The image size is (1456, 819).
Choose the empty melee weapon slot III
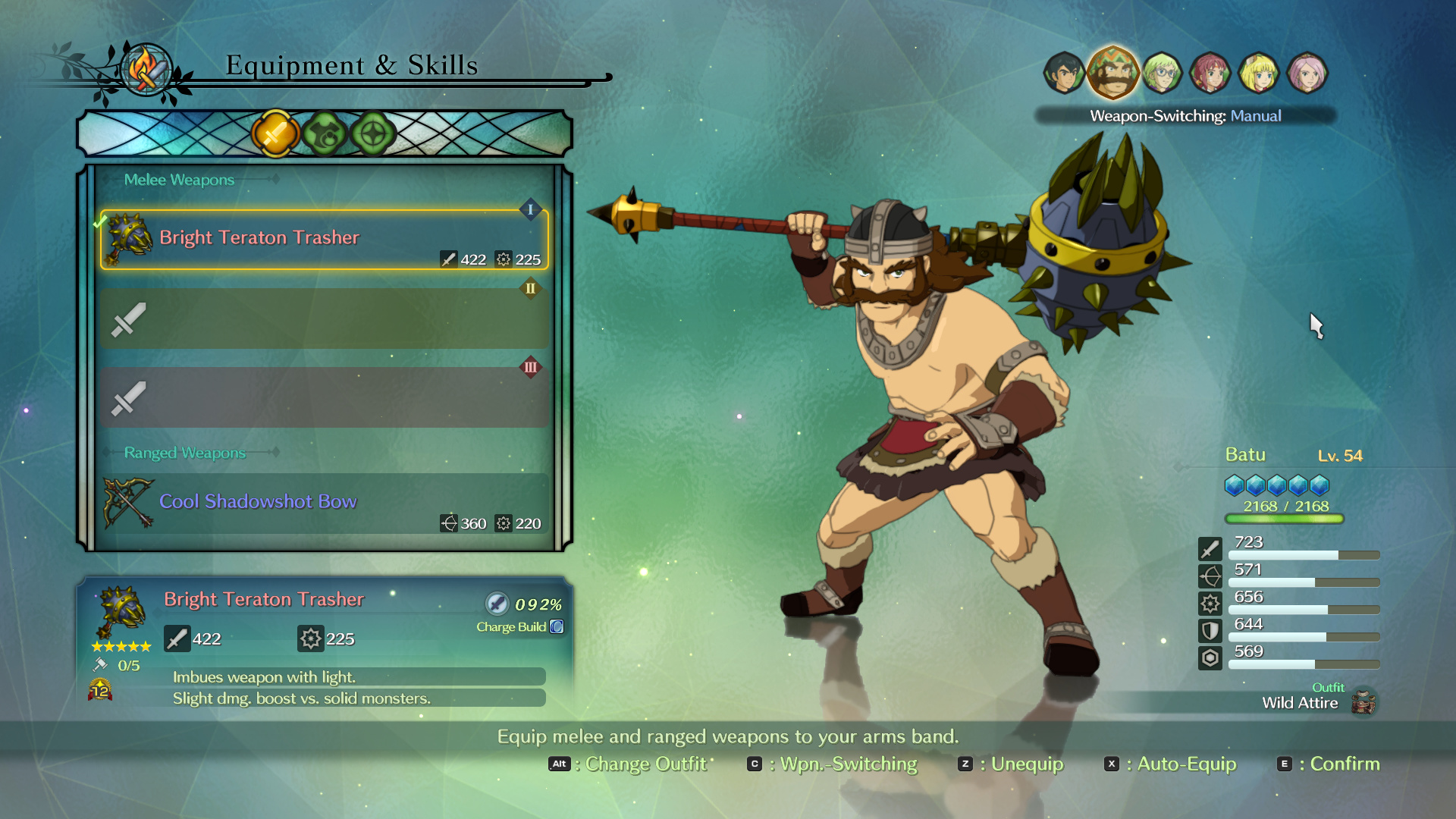click(324, 397)
